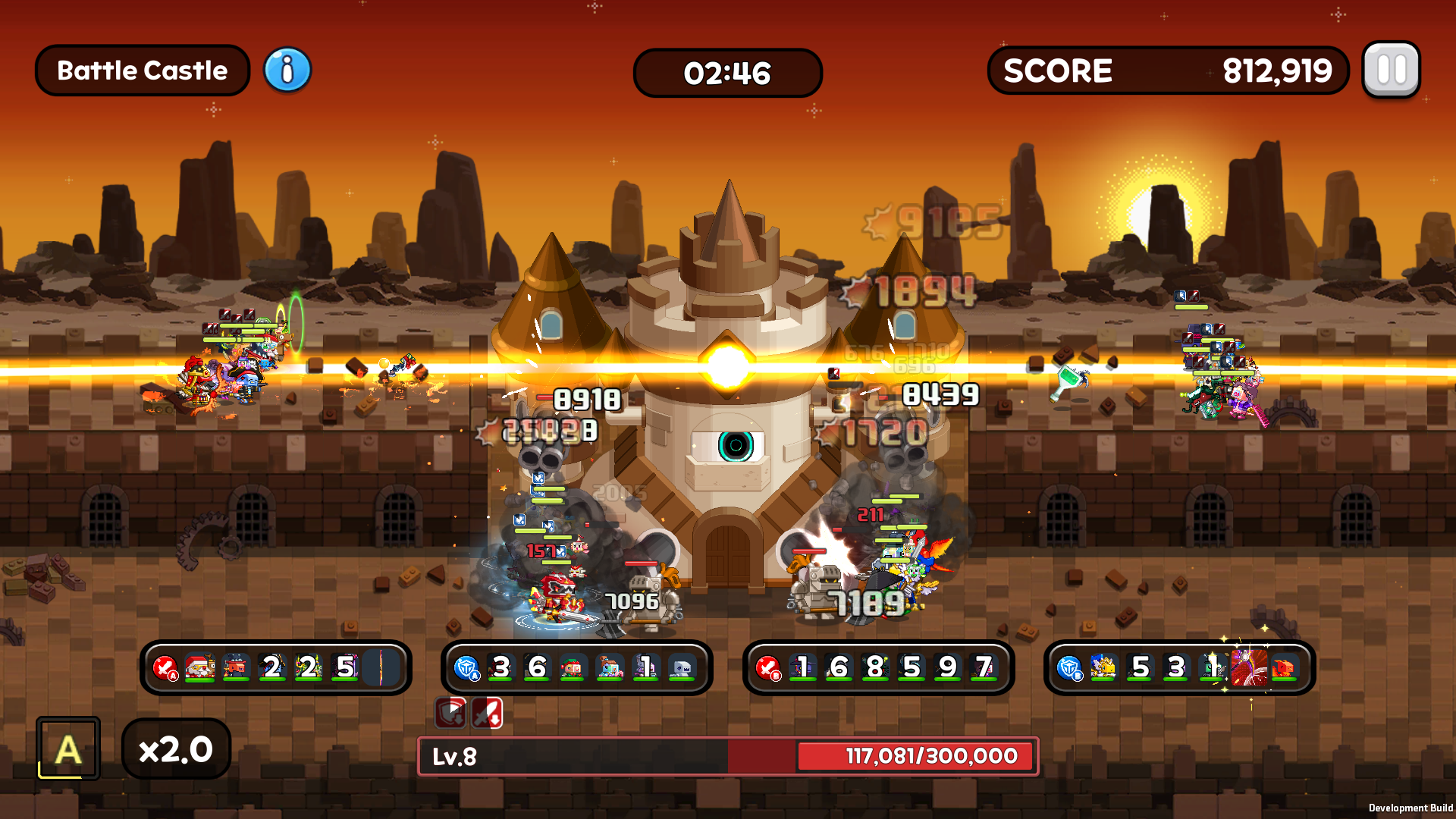Change the x2.0 battle speed
The height and width of the screenshot is (819, 1456).
(x=176, y=749)
